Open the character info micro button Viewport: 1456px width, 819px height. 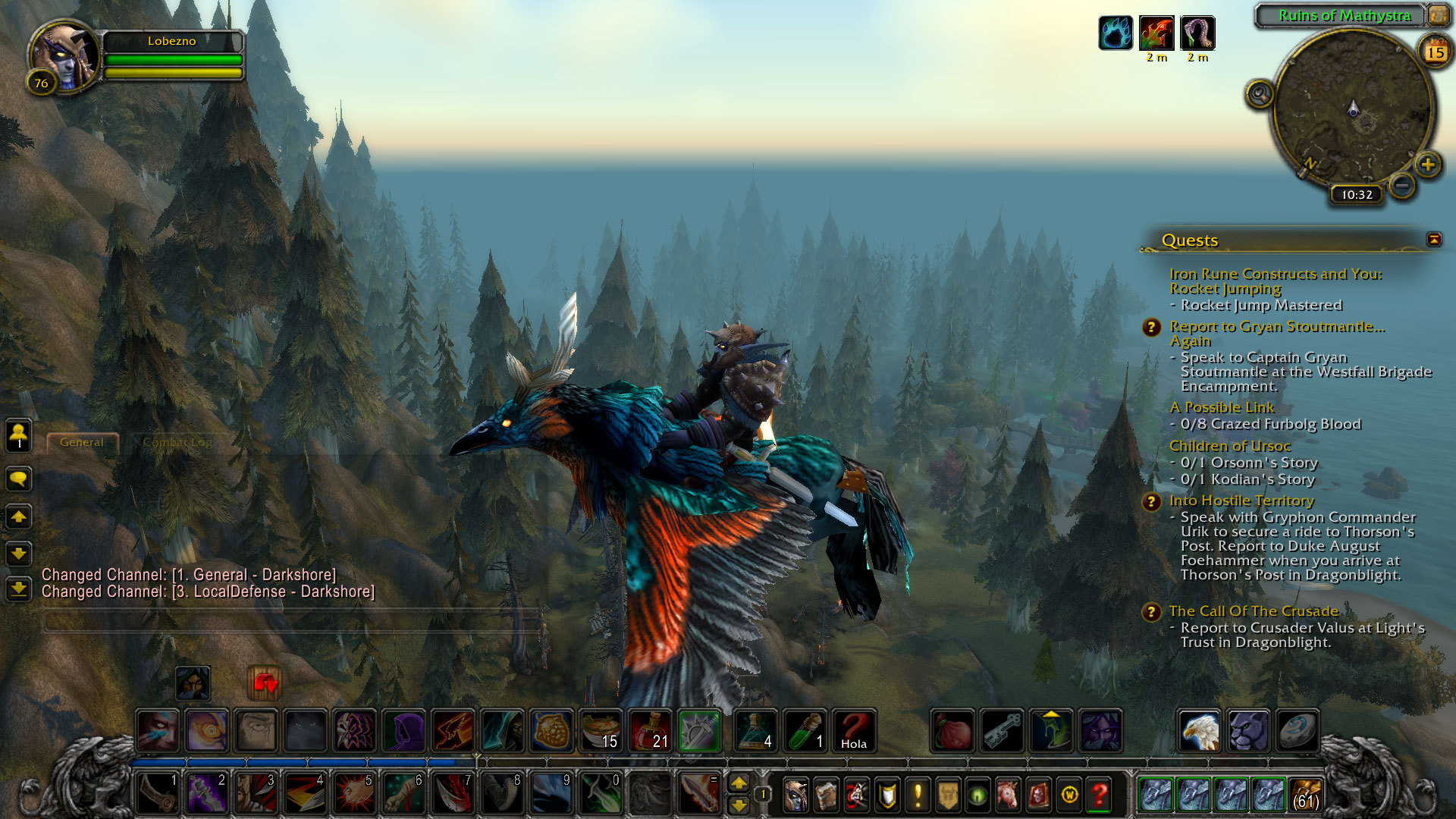[x=795, y=795]
